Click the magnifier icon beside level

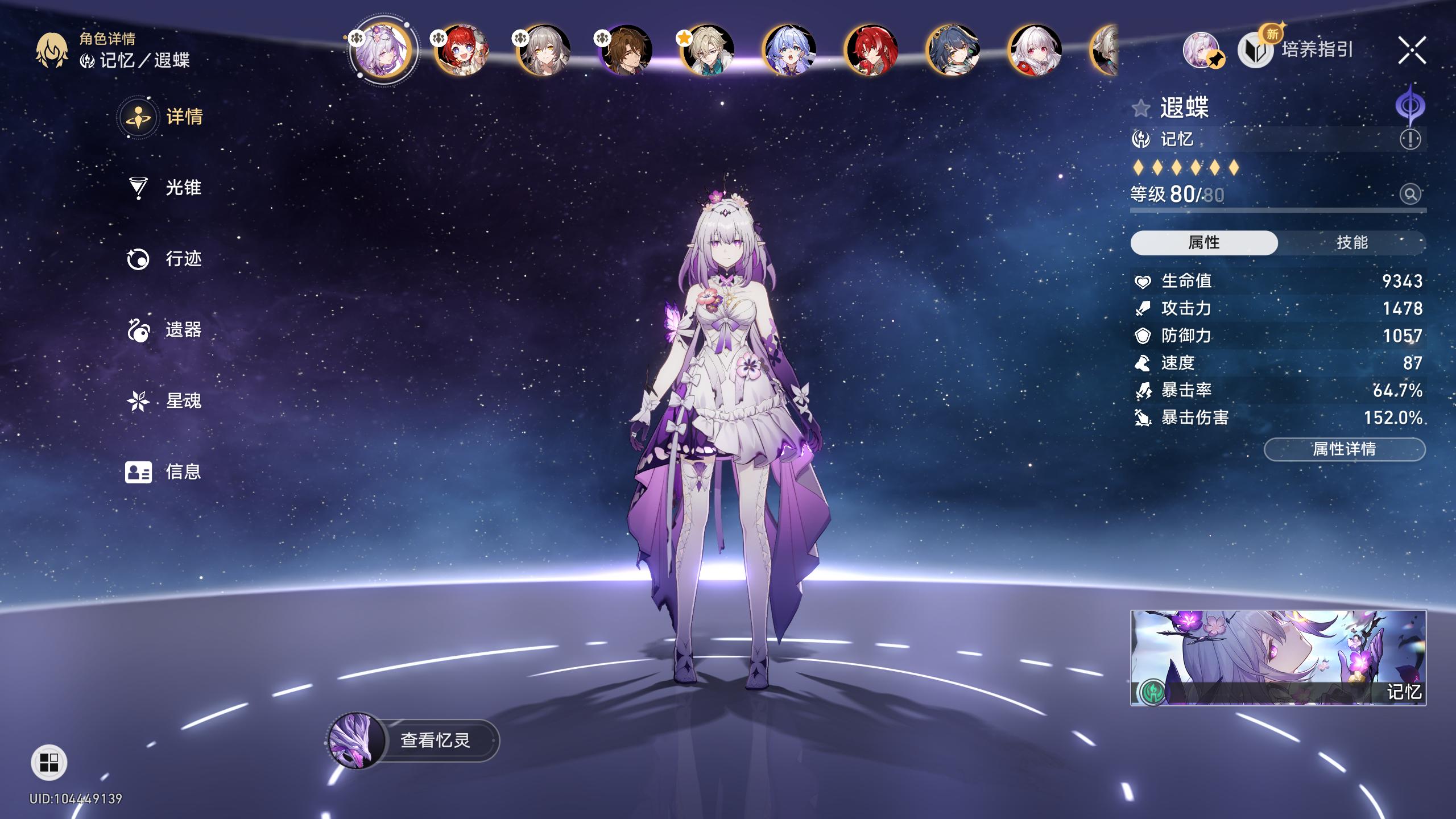(x=1410, y=195)
